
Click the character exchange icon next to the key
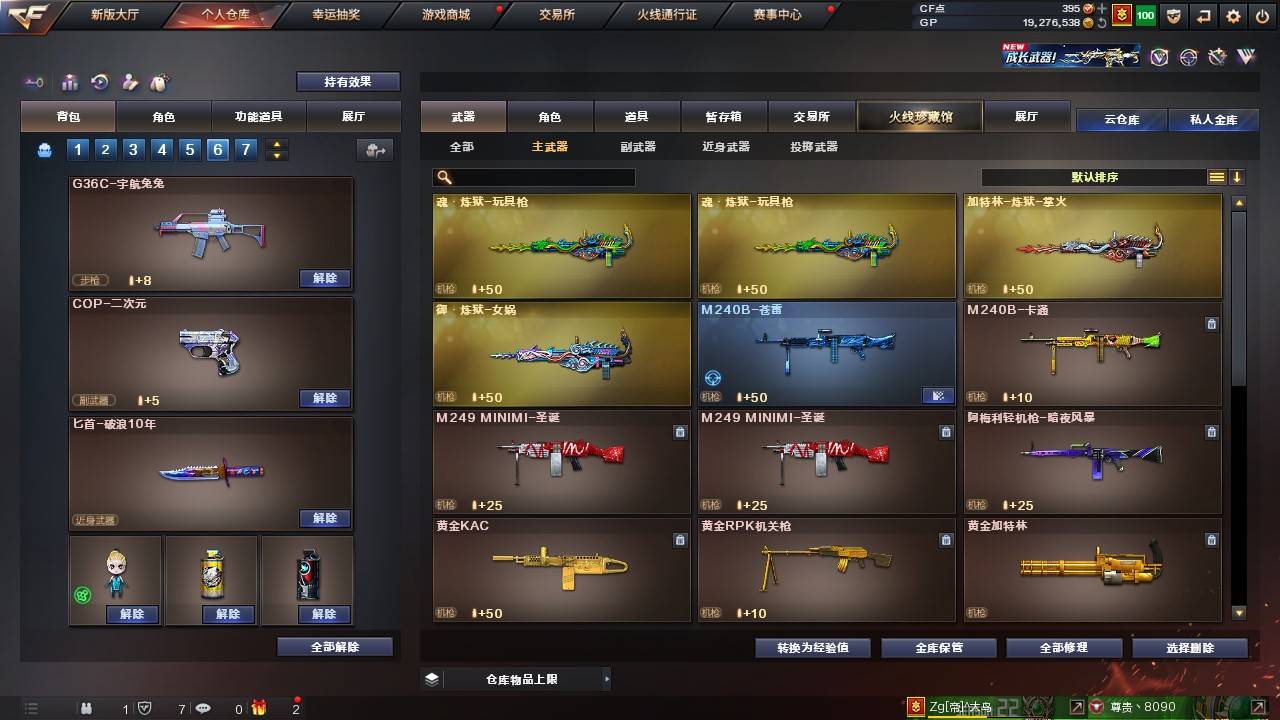pos(130,81)
